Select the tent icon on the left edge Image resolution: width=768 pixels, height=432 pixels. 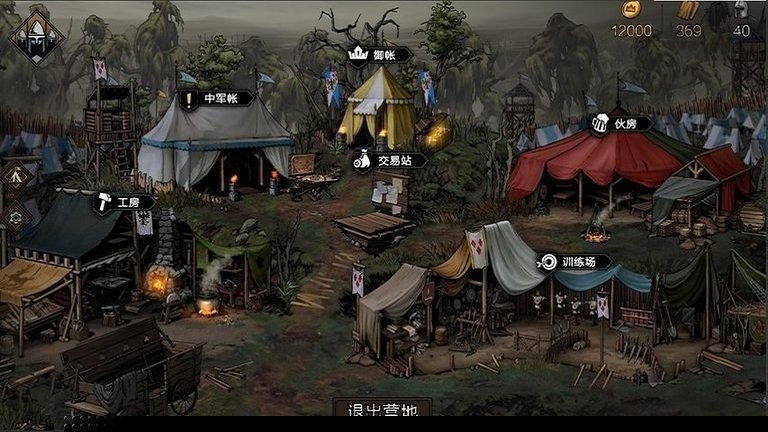[x=16, y=175]
